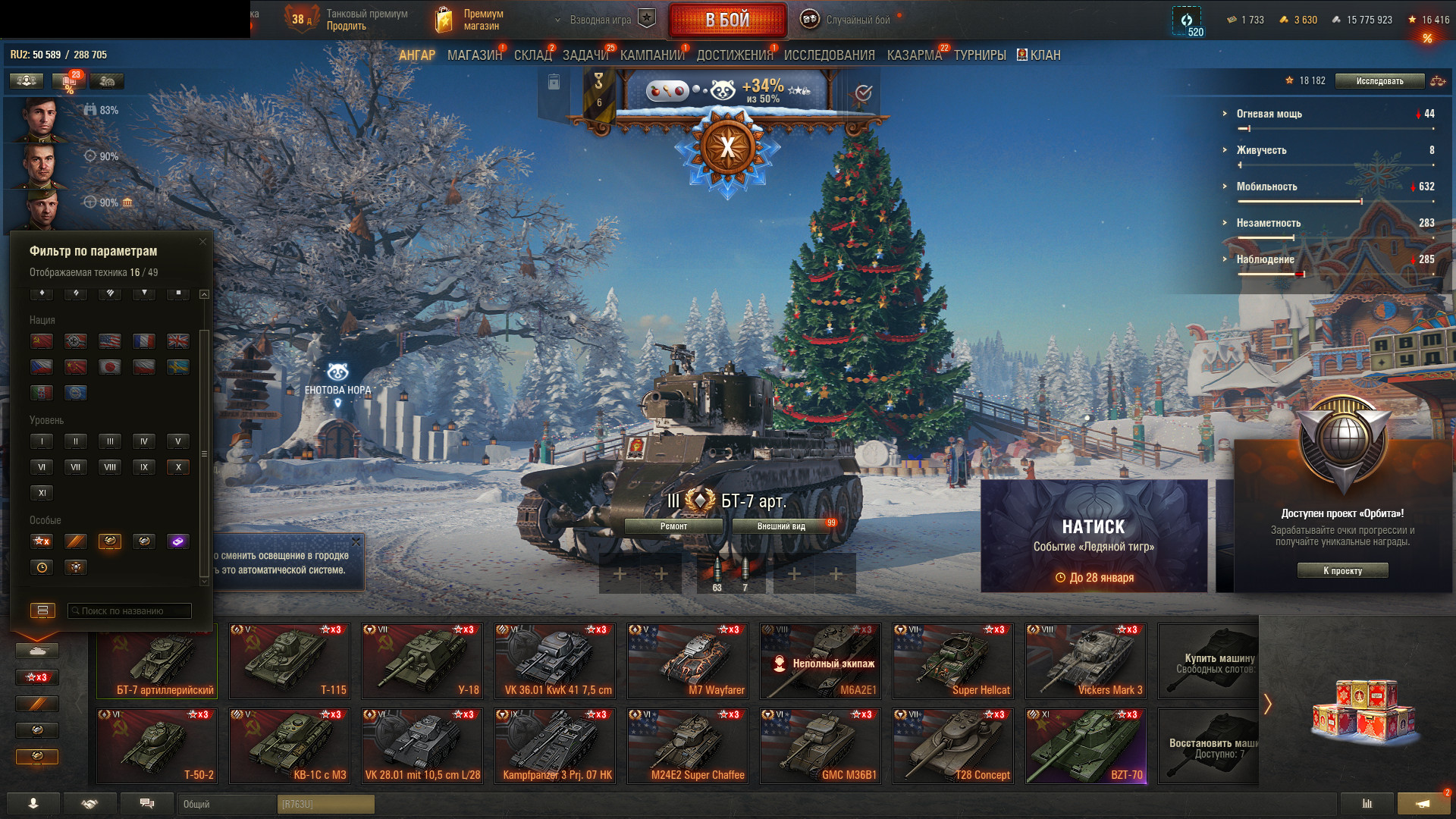
Task: Toggle the tier V level filter
Action: coord(178,441)
